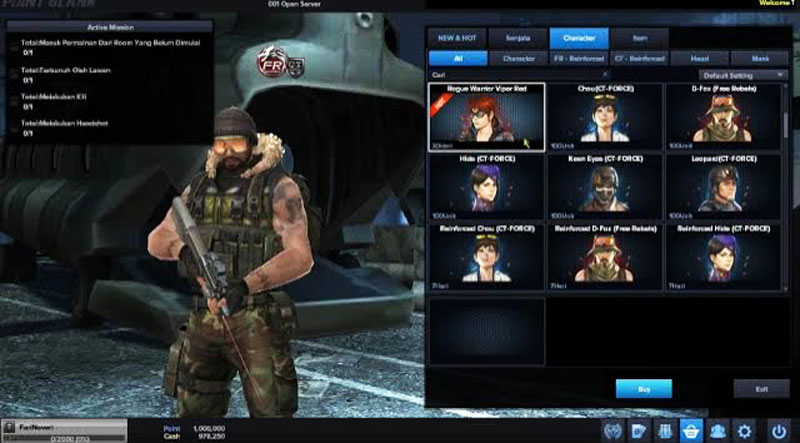Screen dimensions: 800x443
Task: Select Reinforced Chou (CT-FORCE) character
Action: (487, 256)
